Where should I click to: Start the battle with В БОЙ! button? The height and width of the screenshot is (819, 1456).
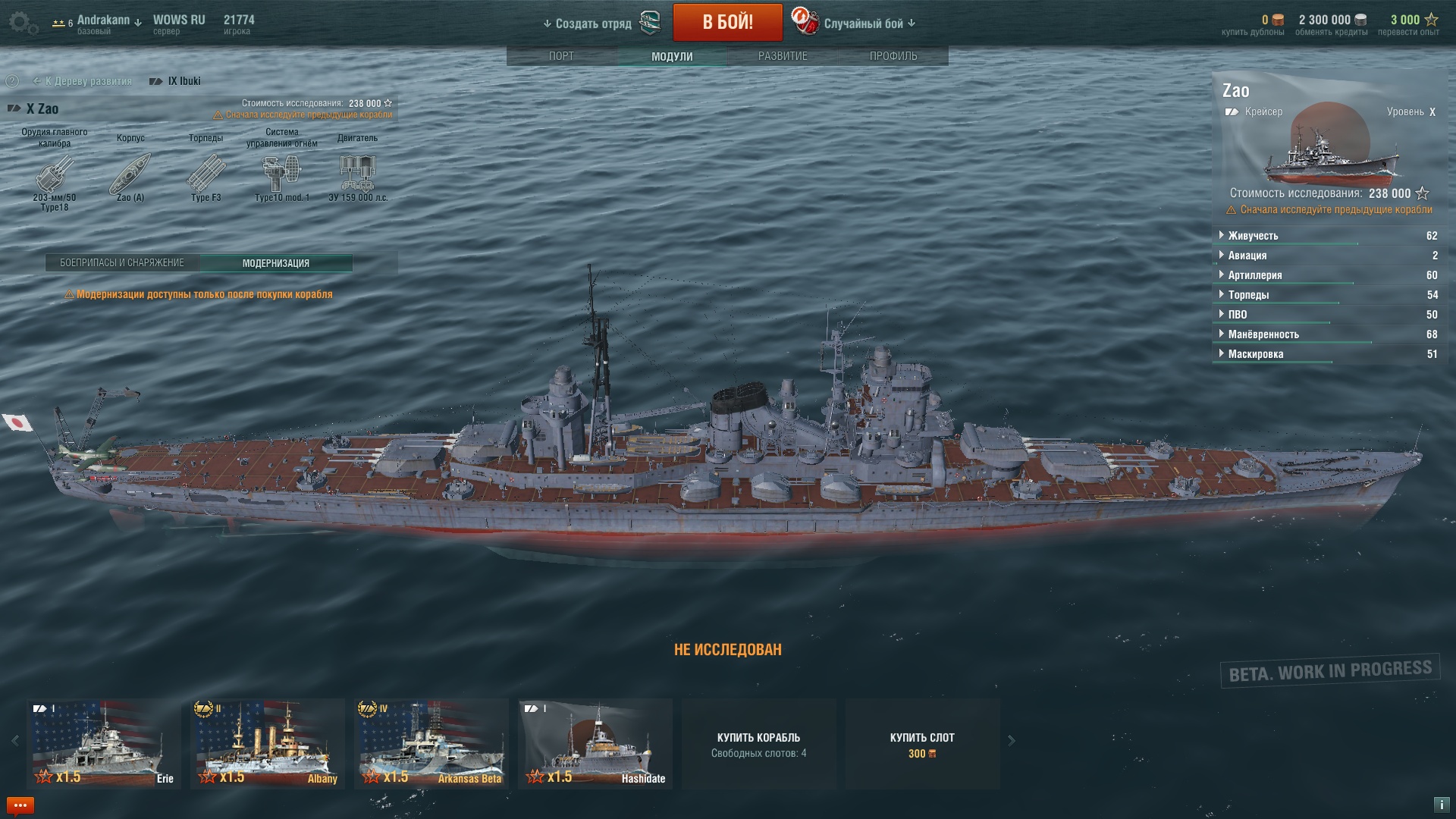(727, 22)
